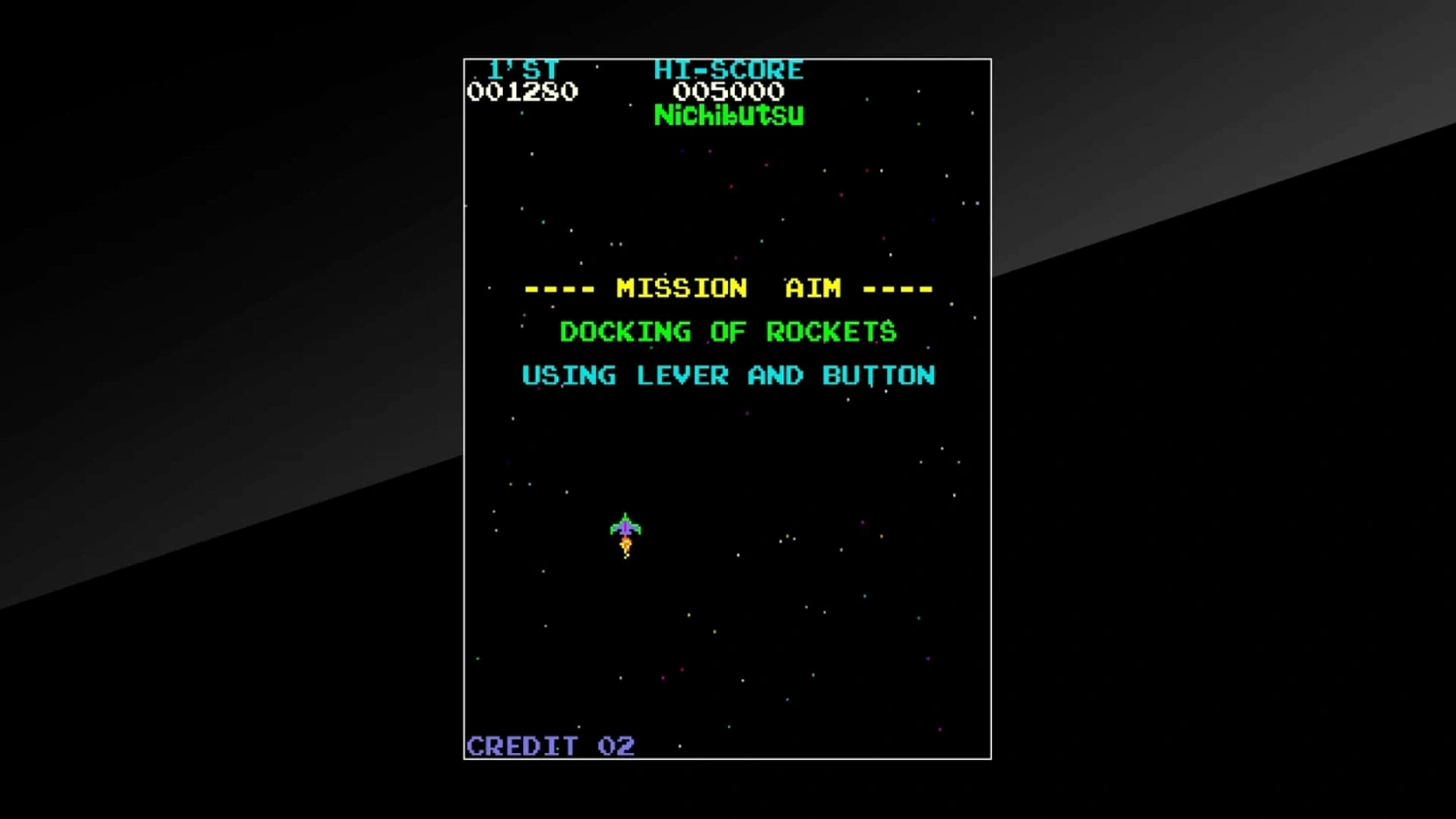1456x819 pixels.
Task: Click the word LEVER in the instructions
Action: (x=683, y=376)
